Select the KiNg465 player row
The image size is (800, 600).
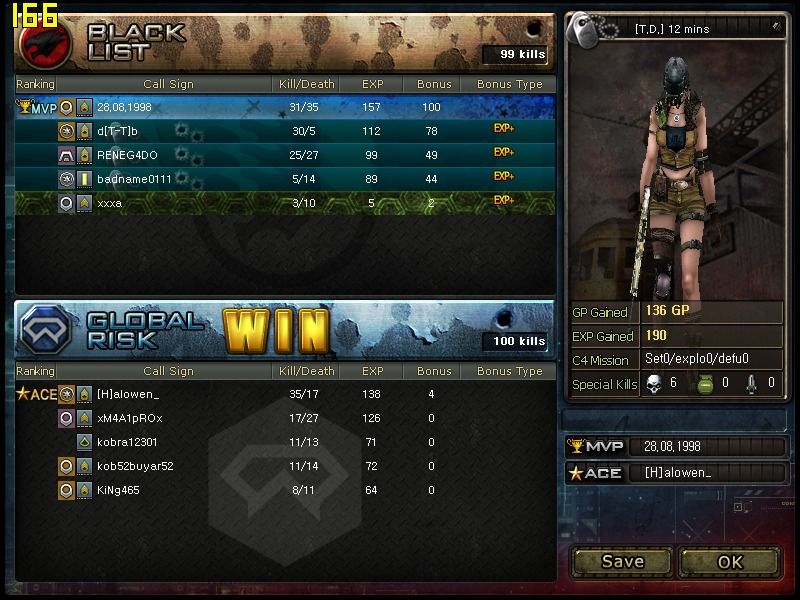[x=118, y=490]
